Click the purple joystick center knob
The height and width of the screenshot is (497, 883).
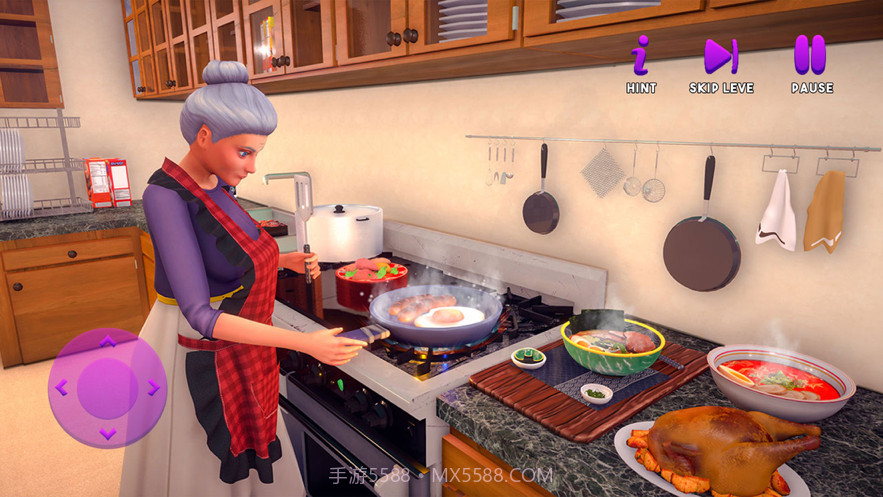coord(108,388)
